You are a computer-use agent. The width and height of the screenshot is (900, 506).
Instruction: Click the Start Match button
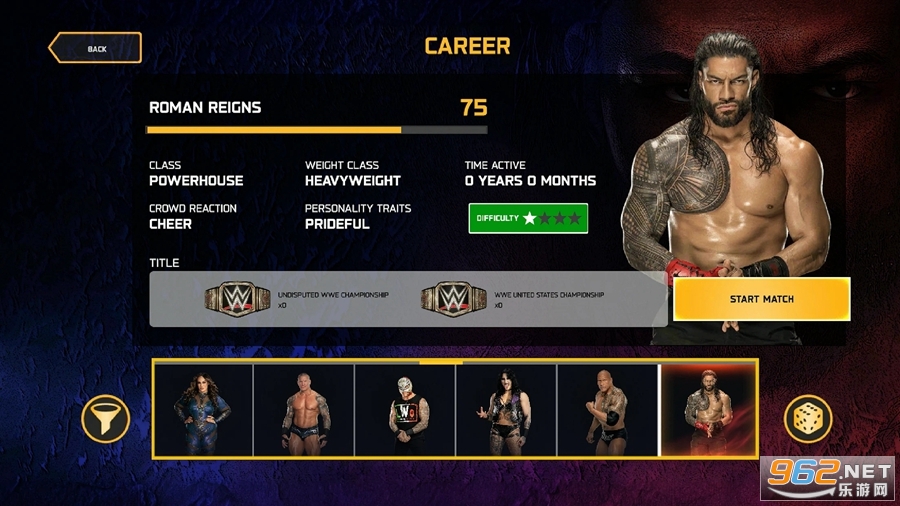tap(761, 299)
